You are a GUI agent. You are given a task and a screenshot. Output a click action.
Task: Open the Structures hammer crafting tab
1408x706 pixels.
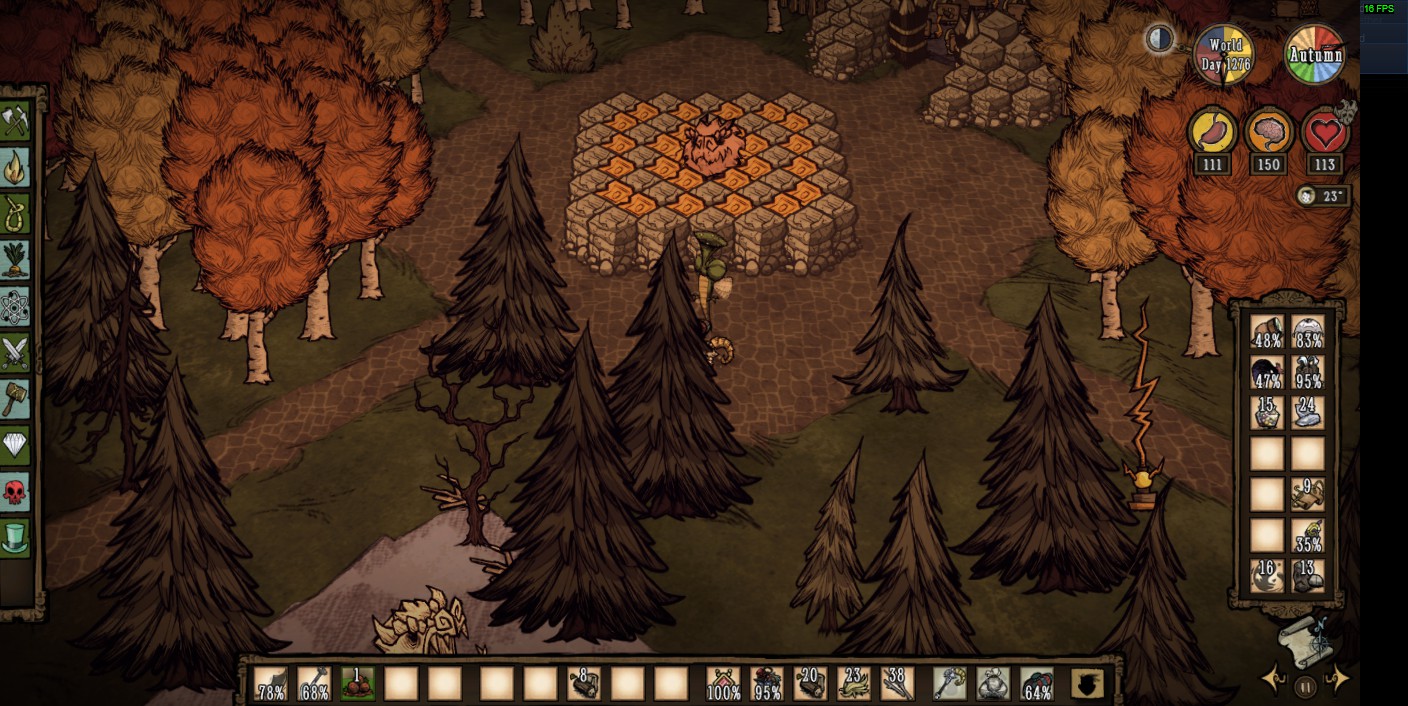pos(16,400)
